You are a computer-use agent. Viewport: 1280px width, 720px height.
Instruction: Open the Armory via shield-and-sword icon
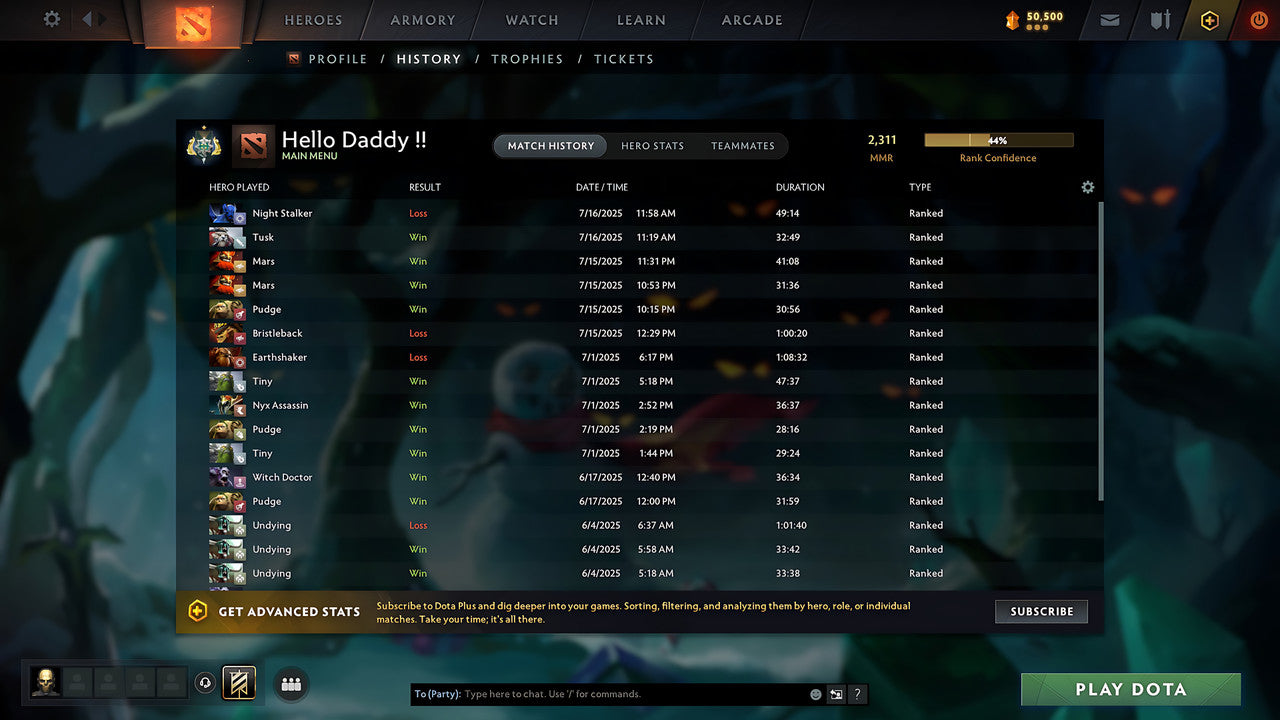click(1159, 20)
